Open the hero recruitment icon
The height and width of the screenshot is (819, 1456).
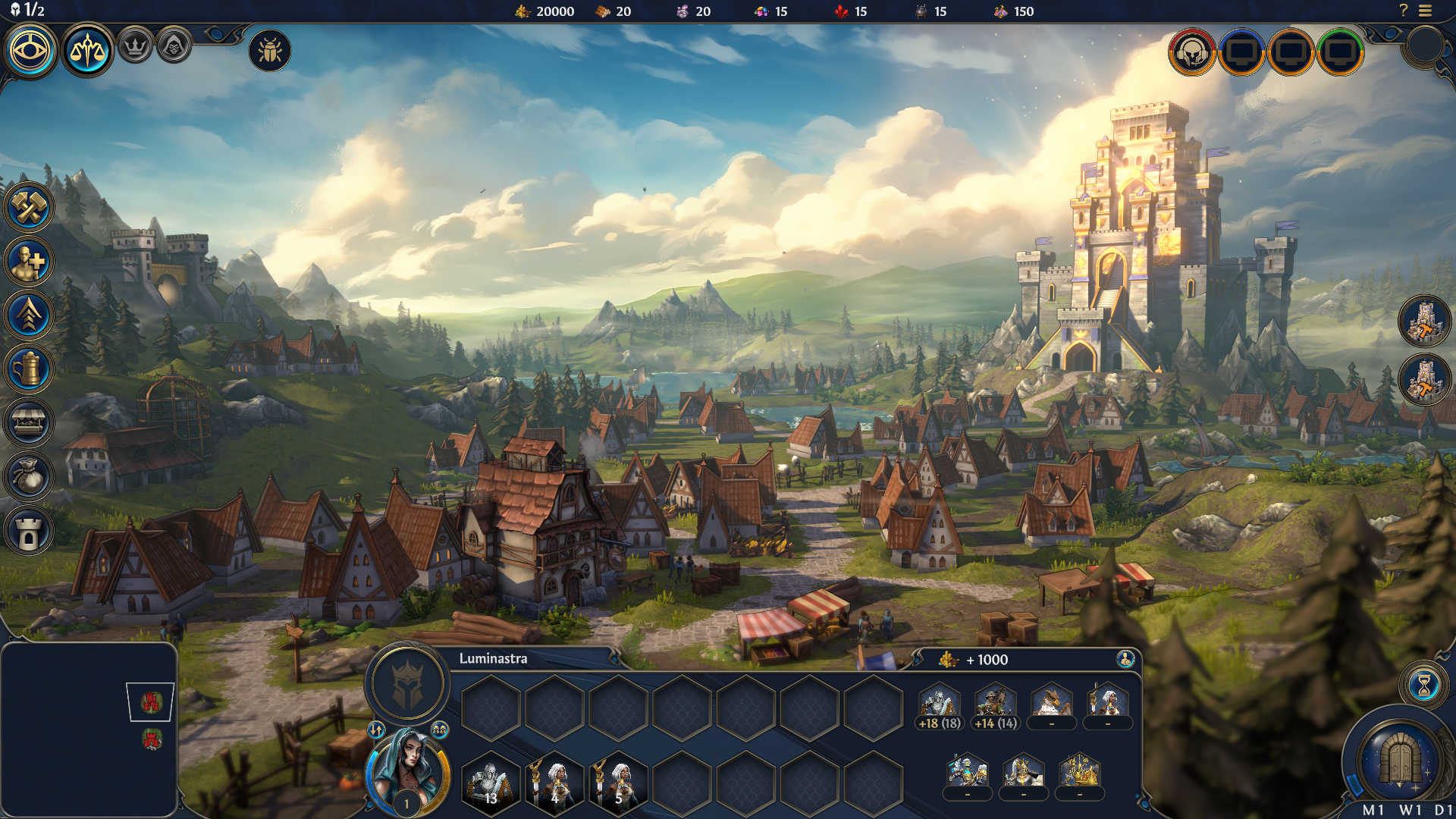coord(29,262)
